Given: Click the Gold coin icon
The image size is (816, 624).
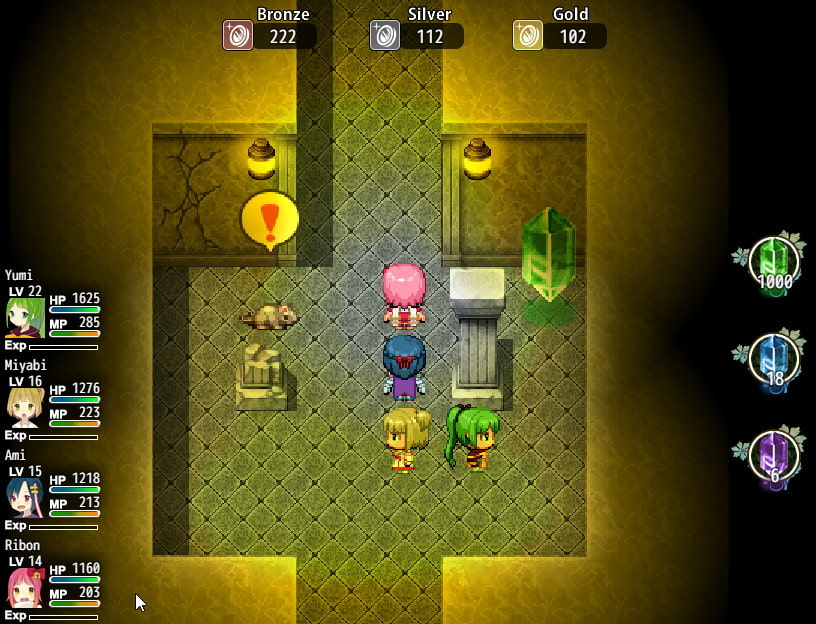Looking at the screenshot, I should click(528, 35).
